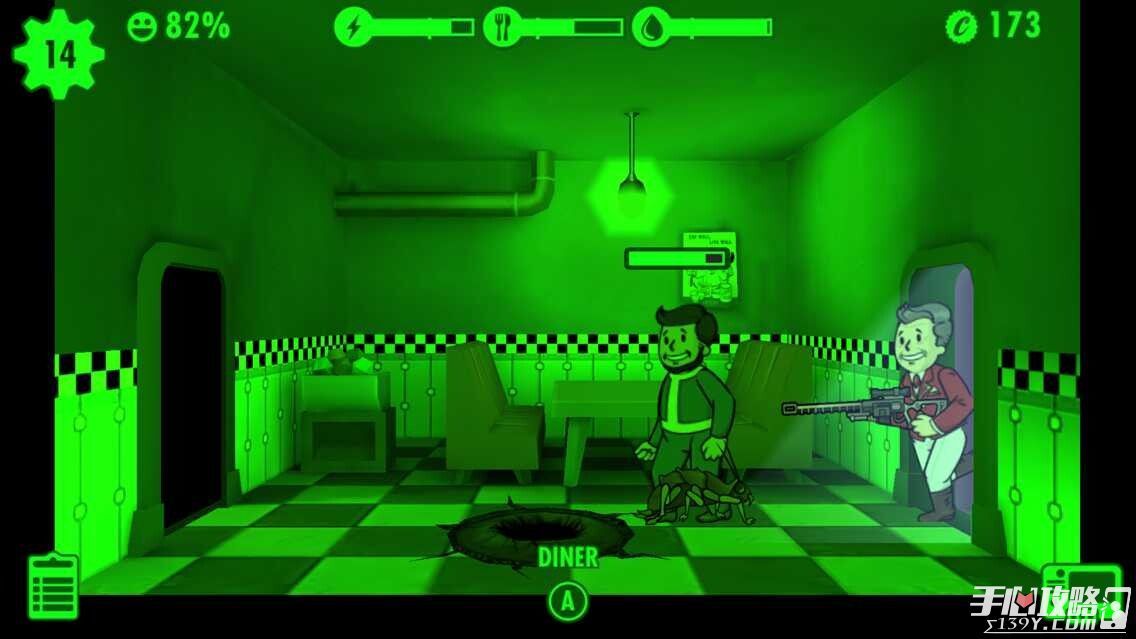The image size is (1136, 639).
Task: Open the dweller list gear showing 14
Action: tap(59, 54)
